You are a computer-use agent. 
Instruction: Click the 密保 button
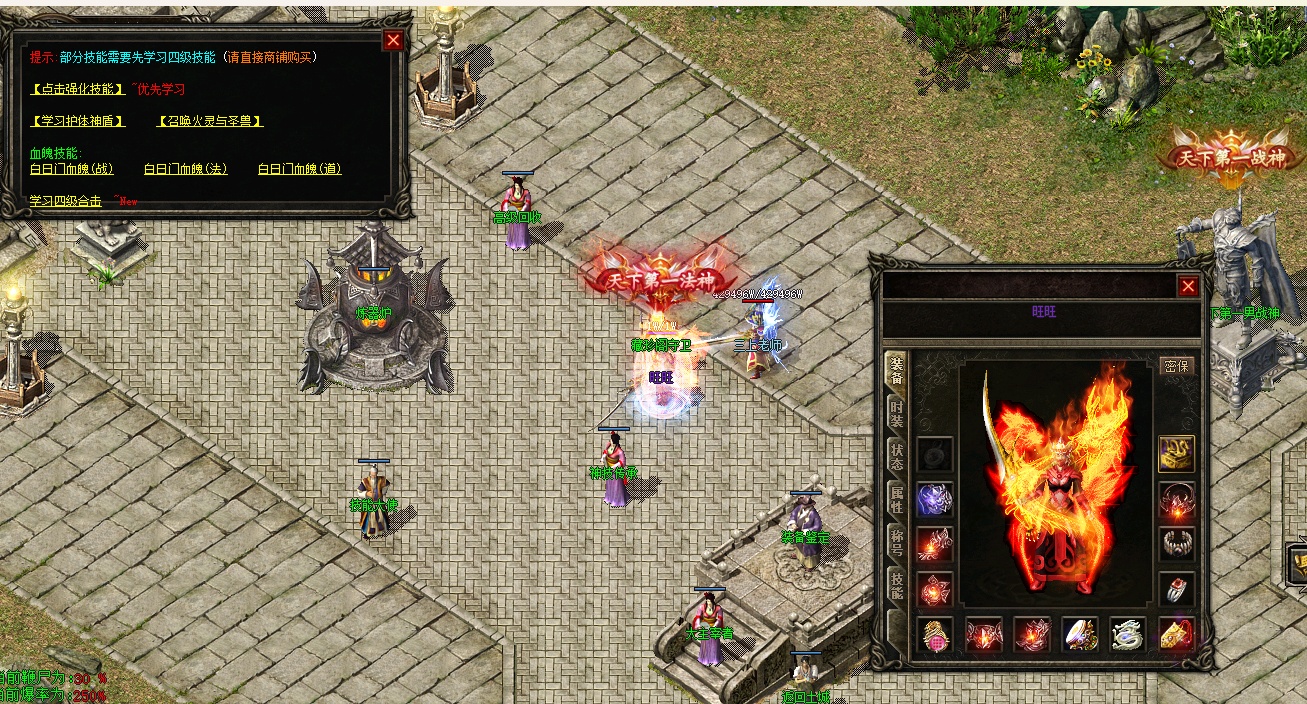tap(1177, 366)
